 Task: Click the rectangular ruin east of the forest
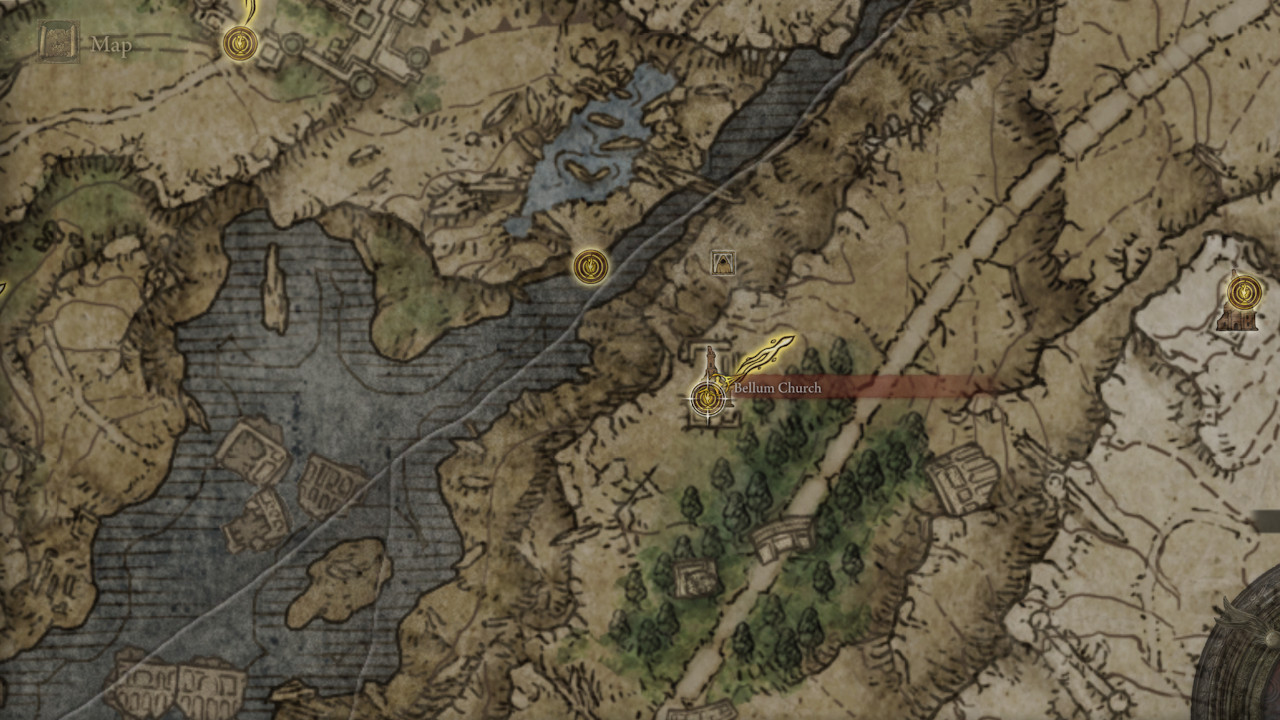click(962, 480)
